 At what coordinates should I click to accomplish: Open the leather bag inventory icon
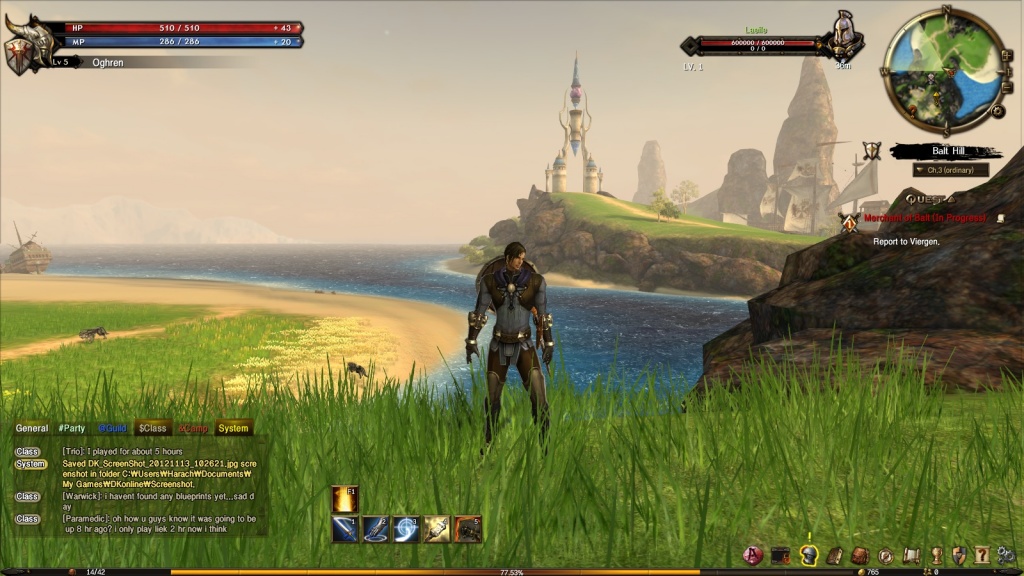pyautogui.click(x=860, y=555)
